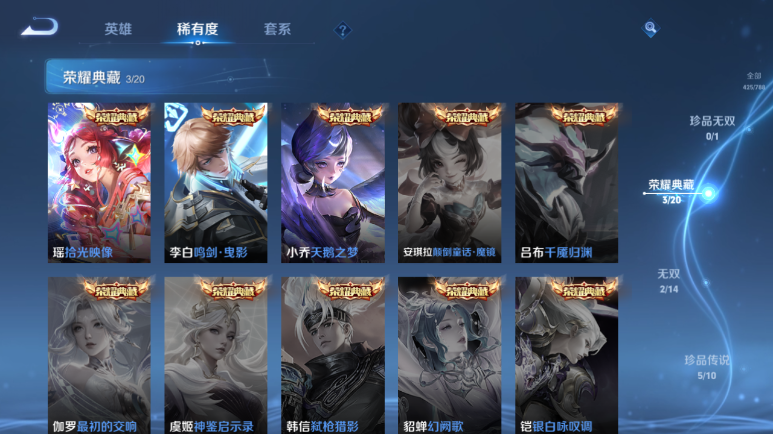
Task: Show help via question mark icon
Action: [342, 30]
